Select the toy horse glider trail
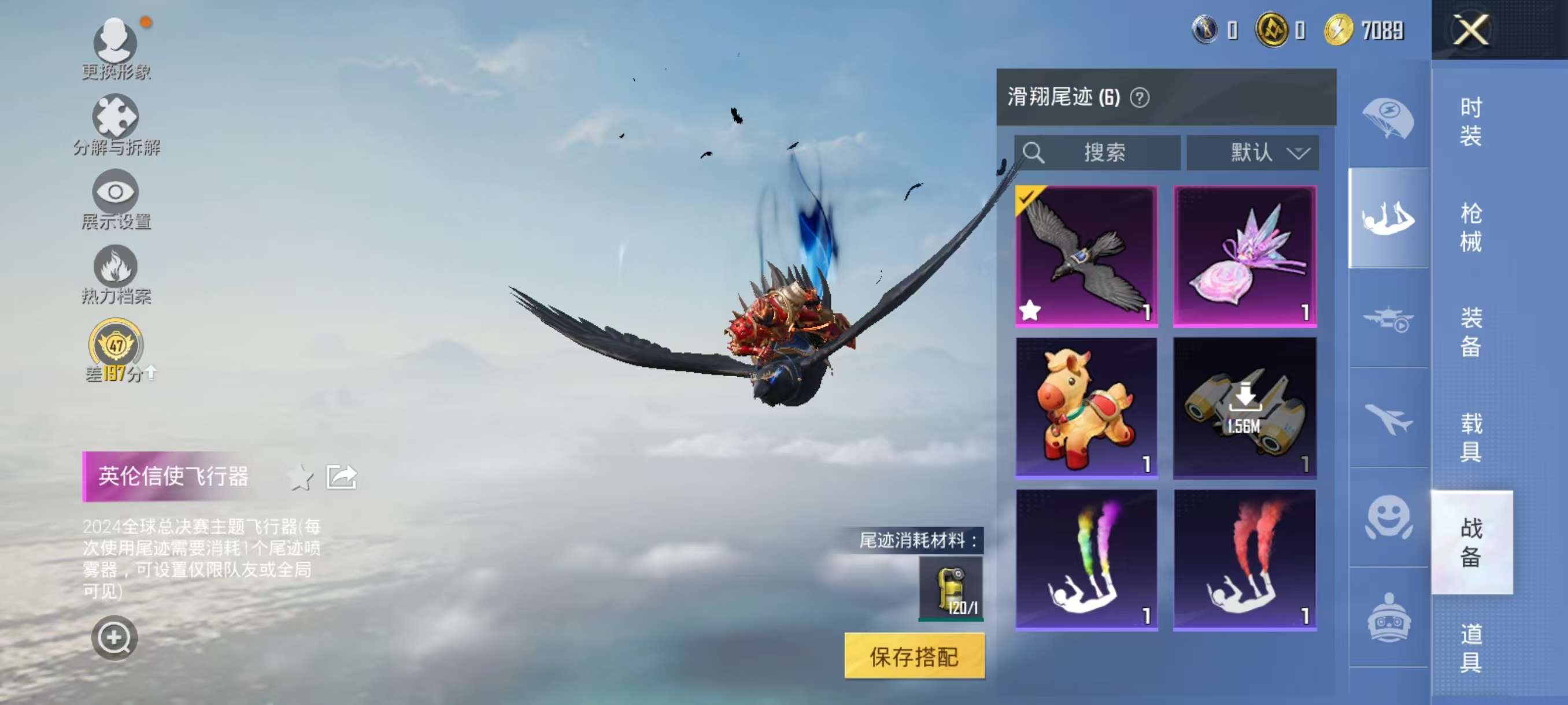1568x705 pixels. pos(1086,407)
